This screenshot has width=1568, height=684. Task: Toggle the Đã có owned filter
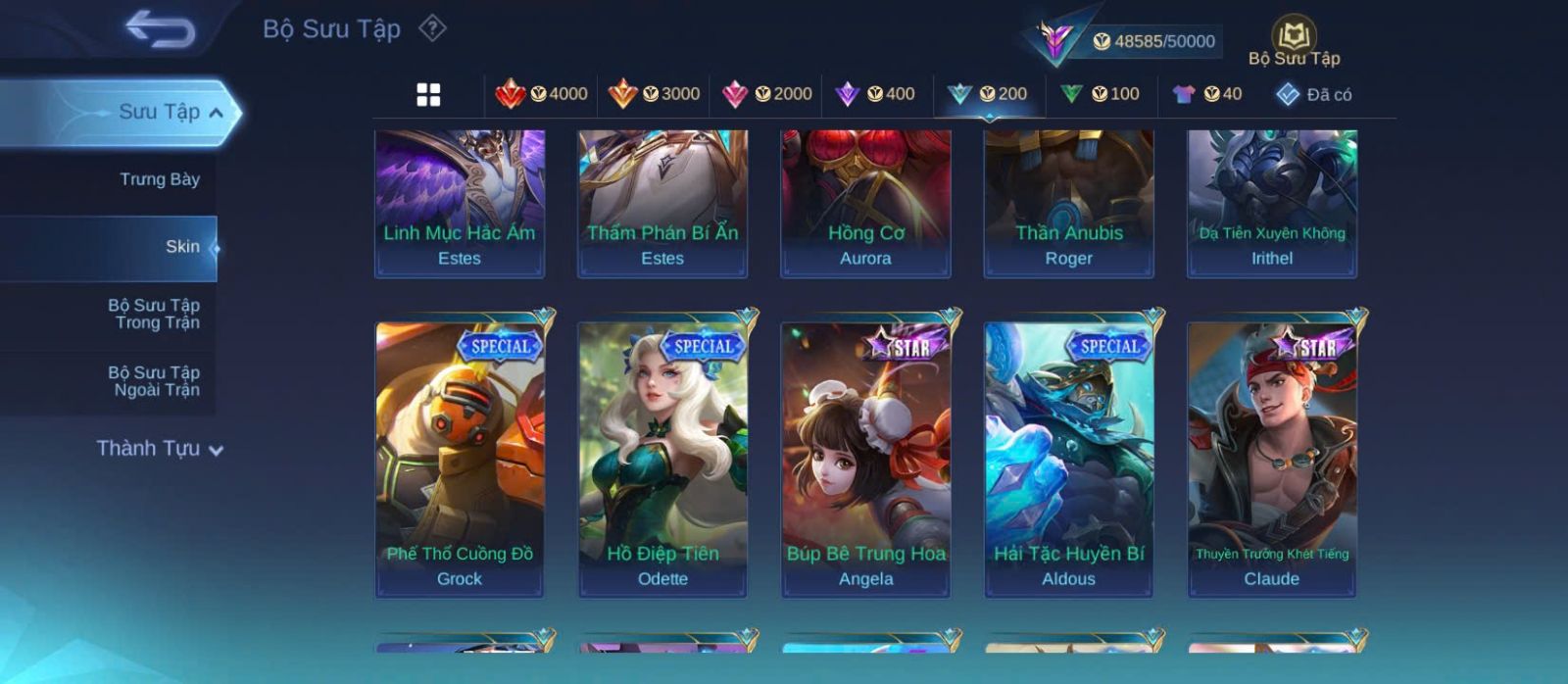1314,94
